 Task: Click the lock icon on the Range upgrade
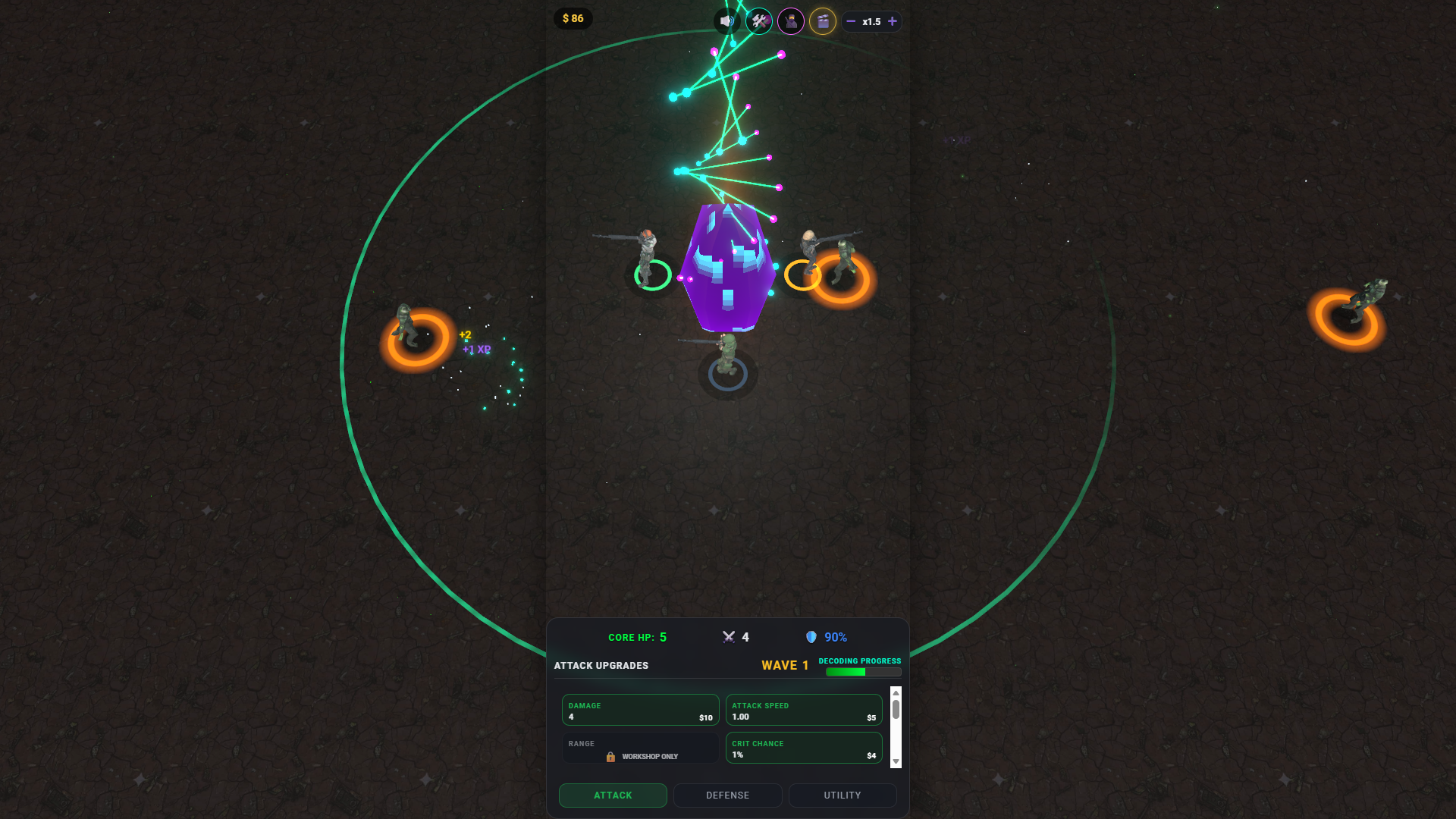[610, 756]
